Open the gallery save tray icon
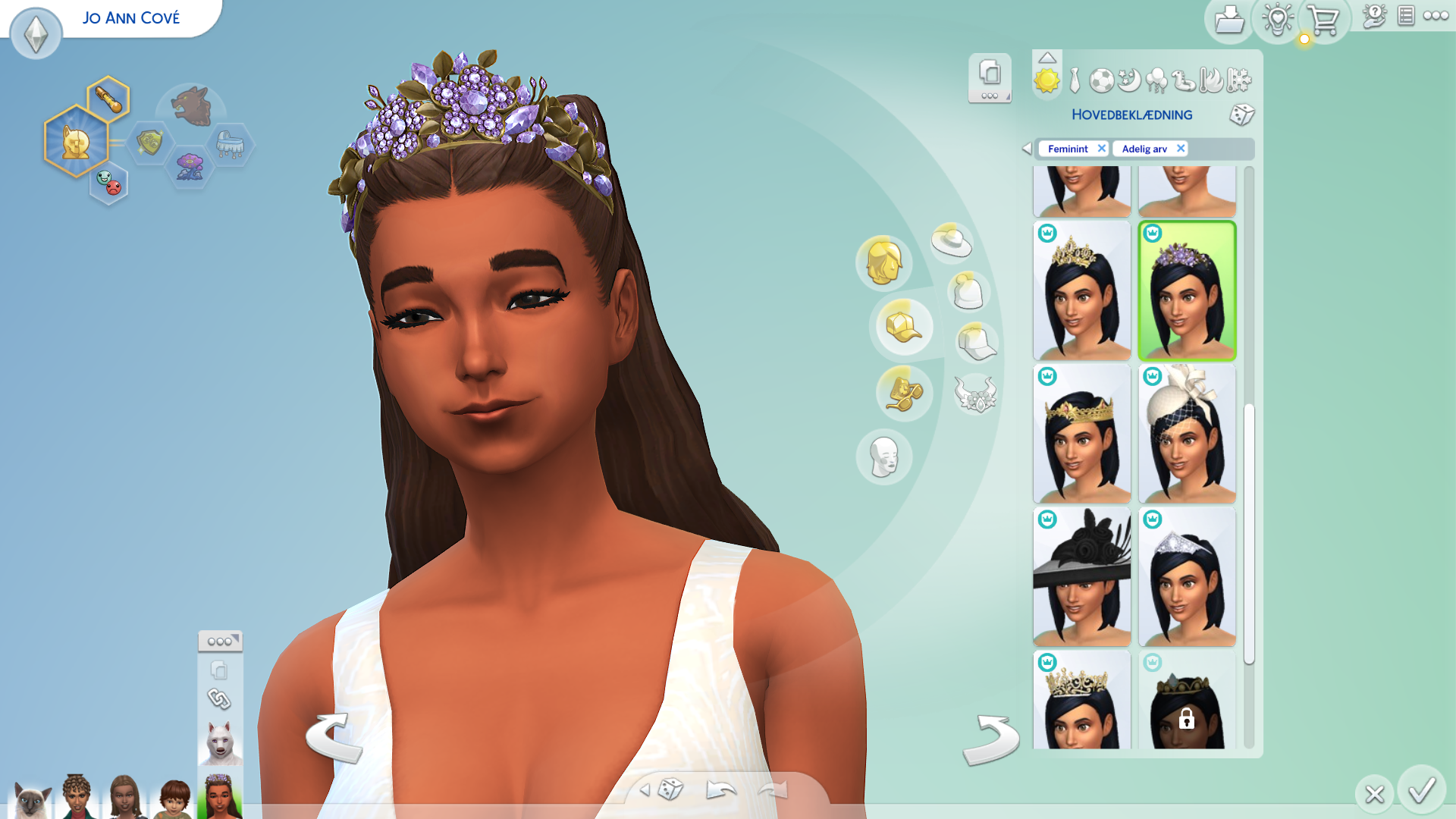This screenshot has width=1456, height=819. 1228,20
